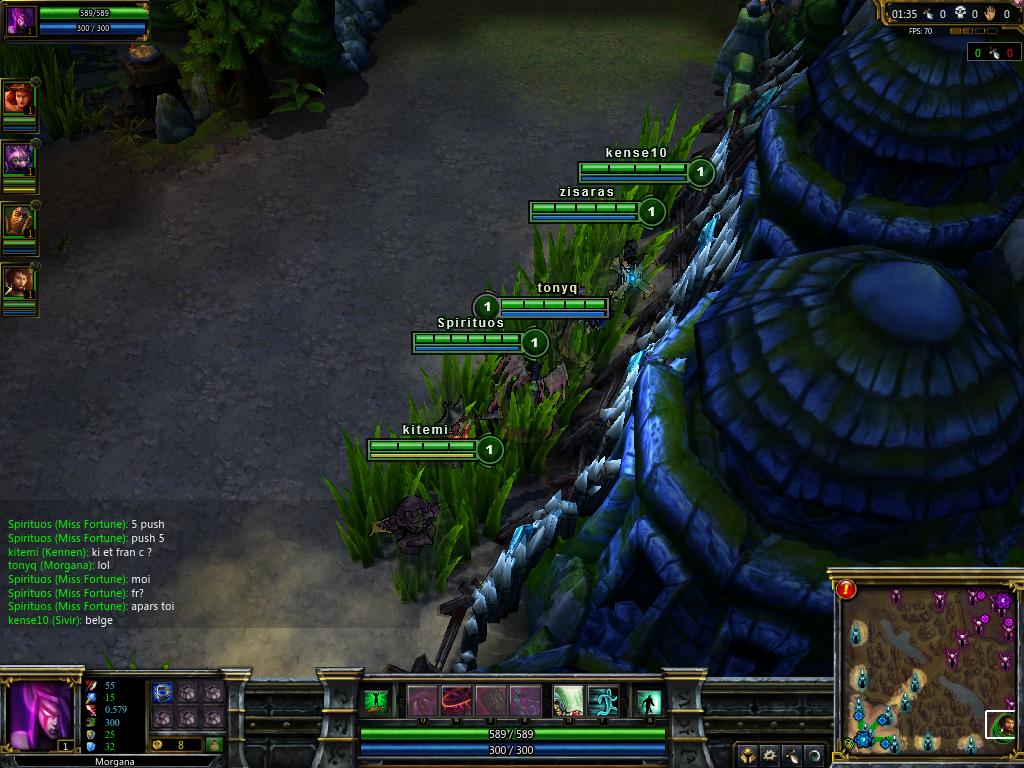Select the blue item in the inventory

coord(163,692)
